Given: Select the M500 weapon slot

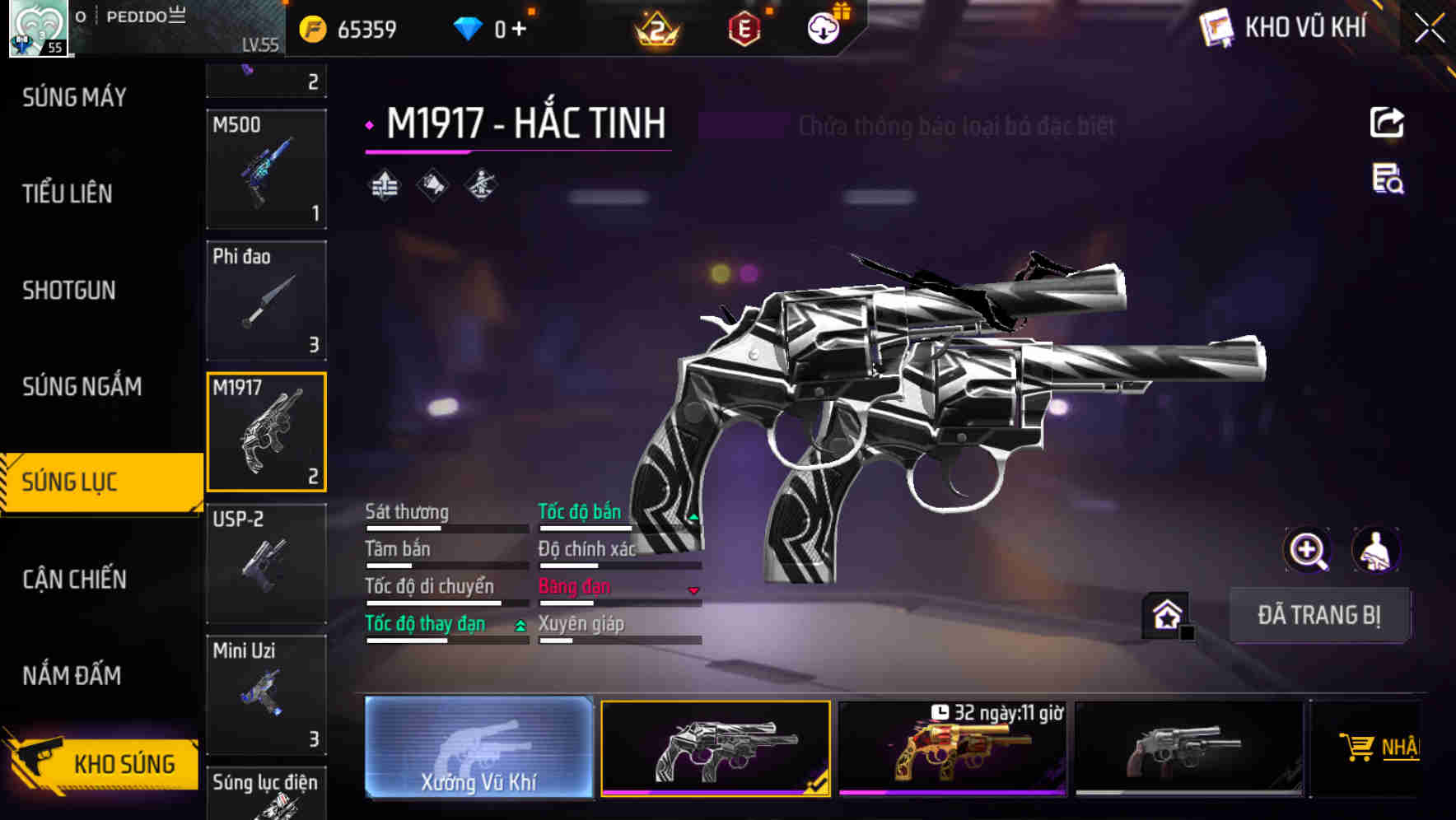Looking at the screenshot, I should (266, 169).
